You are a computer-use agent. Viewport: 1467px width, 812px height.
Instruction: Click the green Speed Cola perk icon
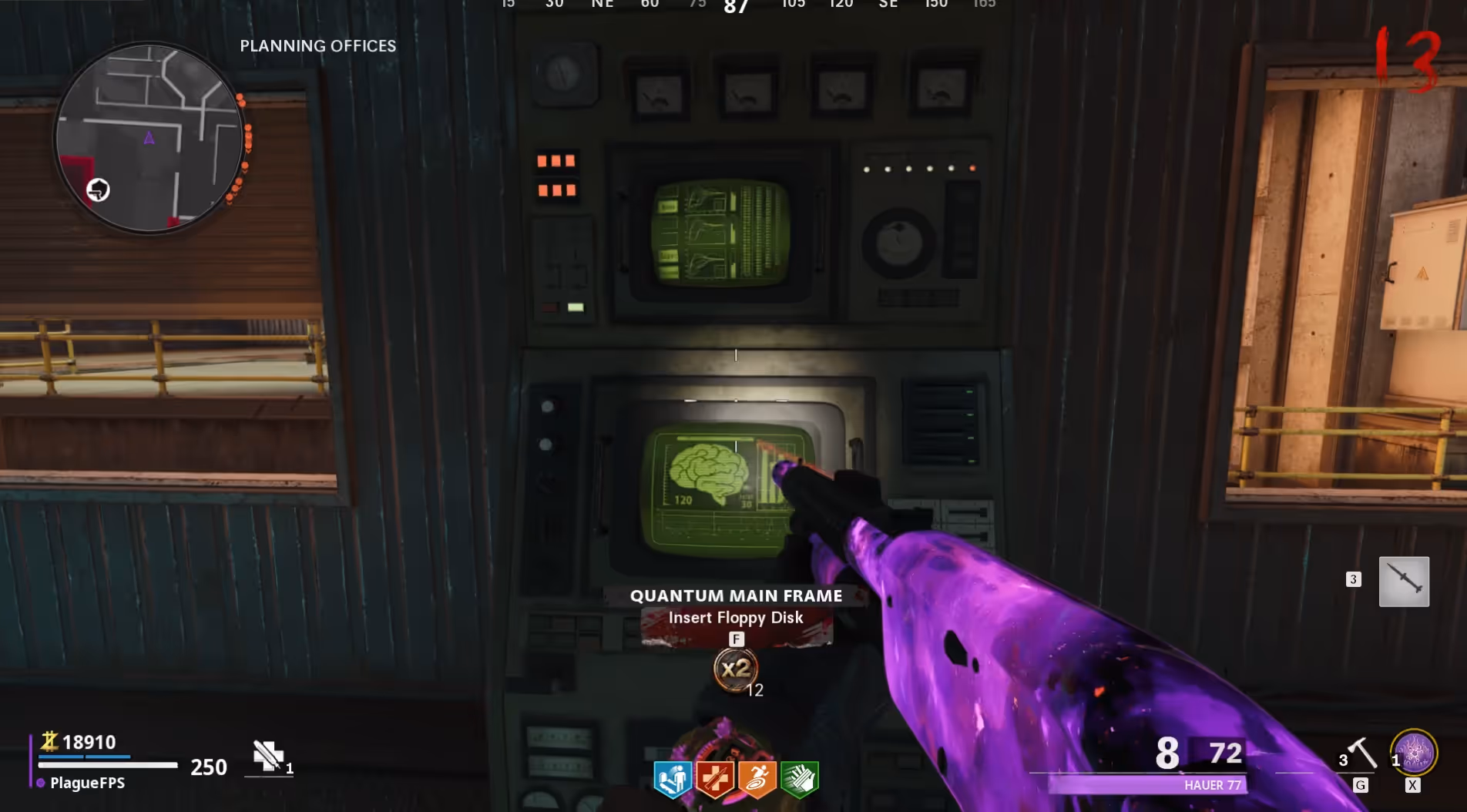[799, 778]
